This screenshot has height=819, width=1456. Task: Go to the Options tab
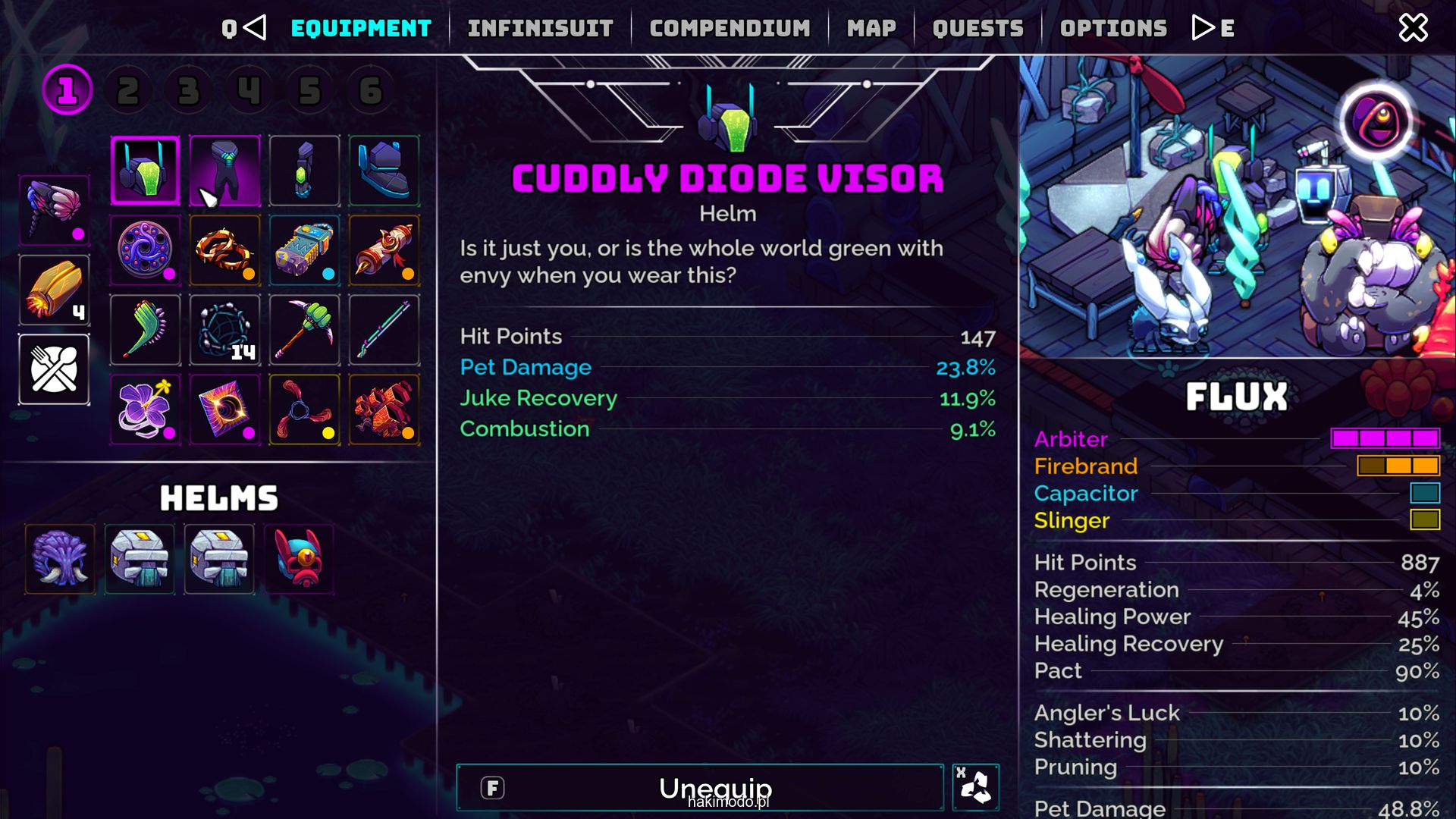[x=1113, y=28]
